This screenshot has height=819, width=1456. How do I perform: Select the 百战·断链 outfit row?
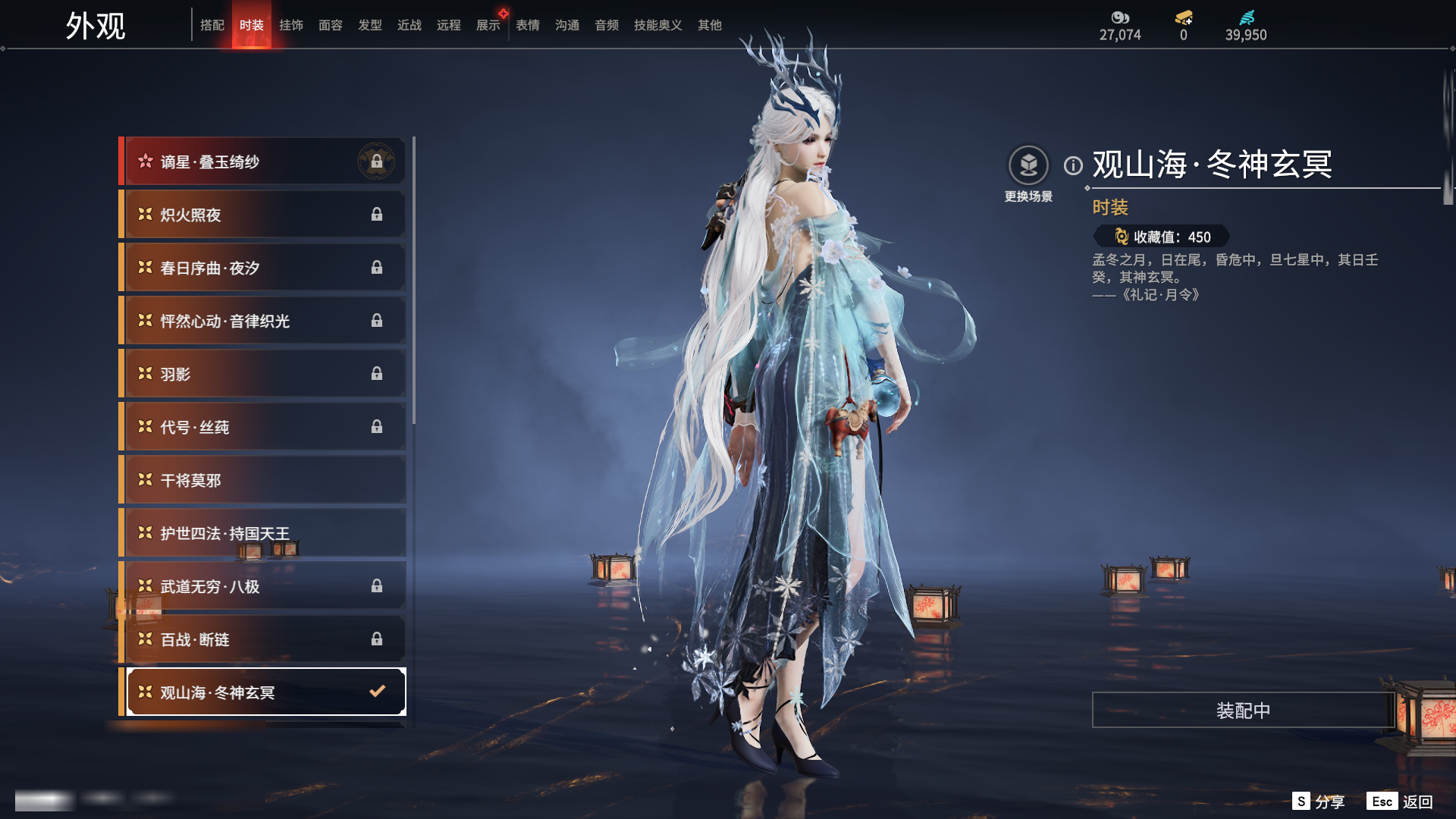262,639
